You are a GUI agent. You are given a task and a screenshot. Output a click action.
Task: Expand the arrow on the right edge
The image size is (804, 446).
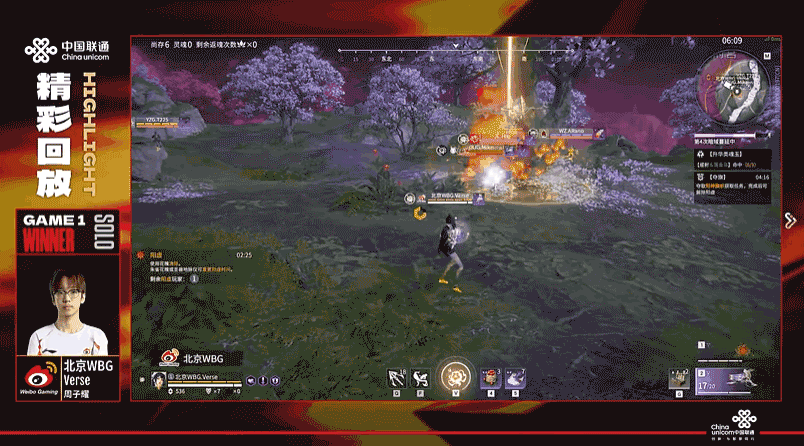(x=788, y=220)
